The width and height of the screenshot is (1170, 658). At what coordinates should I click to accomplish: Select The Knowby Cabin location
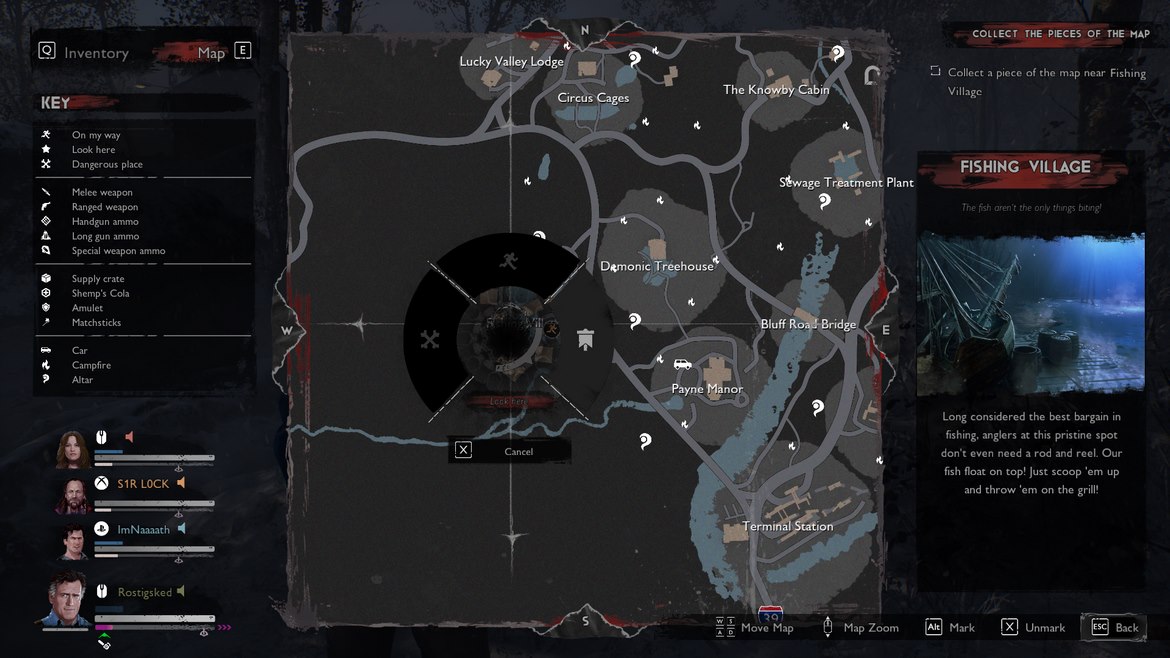point(776,90)
